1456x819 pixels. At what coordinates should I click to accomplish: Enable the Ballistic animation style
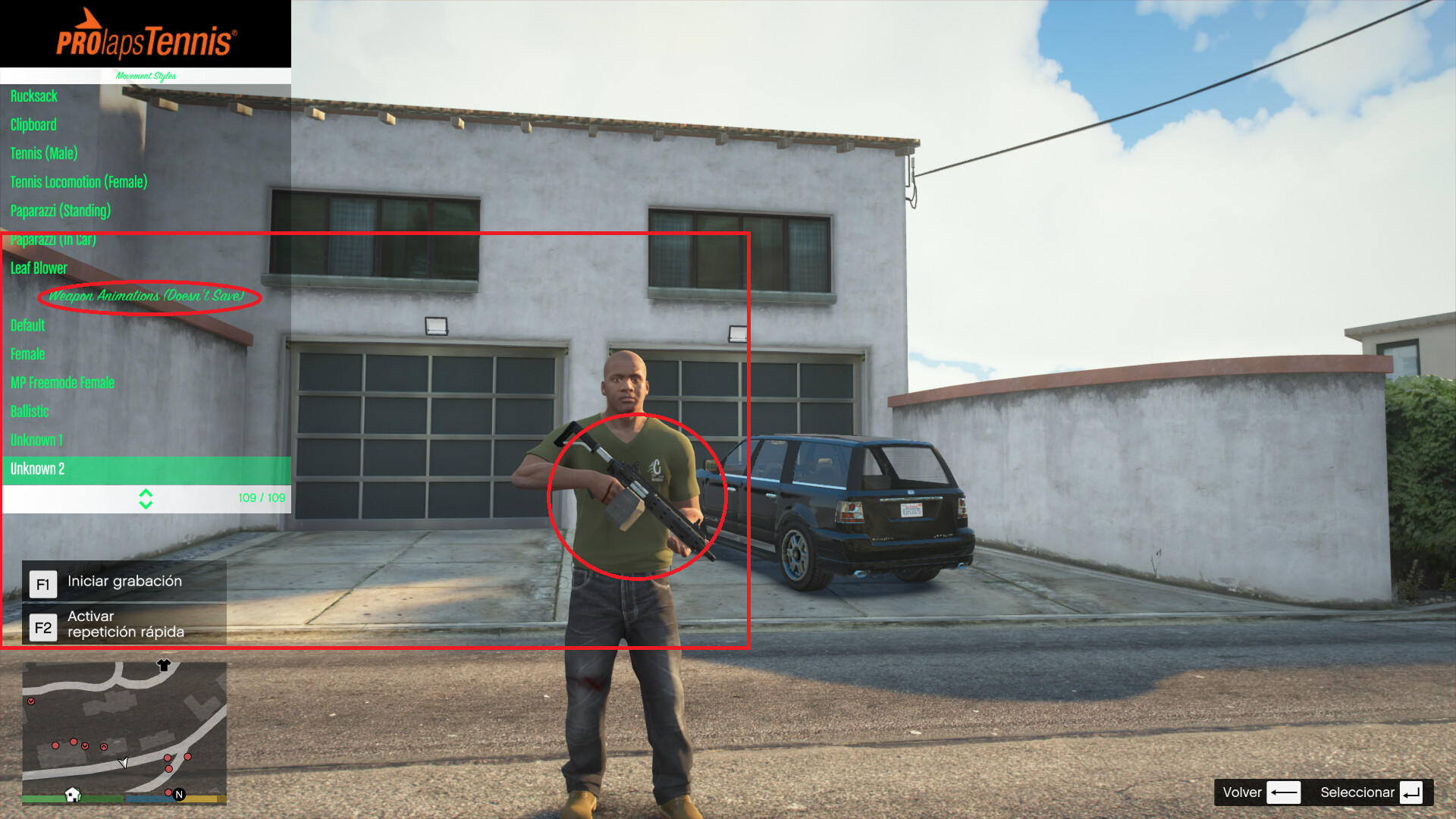pyautogui.click(x=29, y=411)
